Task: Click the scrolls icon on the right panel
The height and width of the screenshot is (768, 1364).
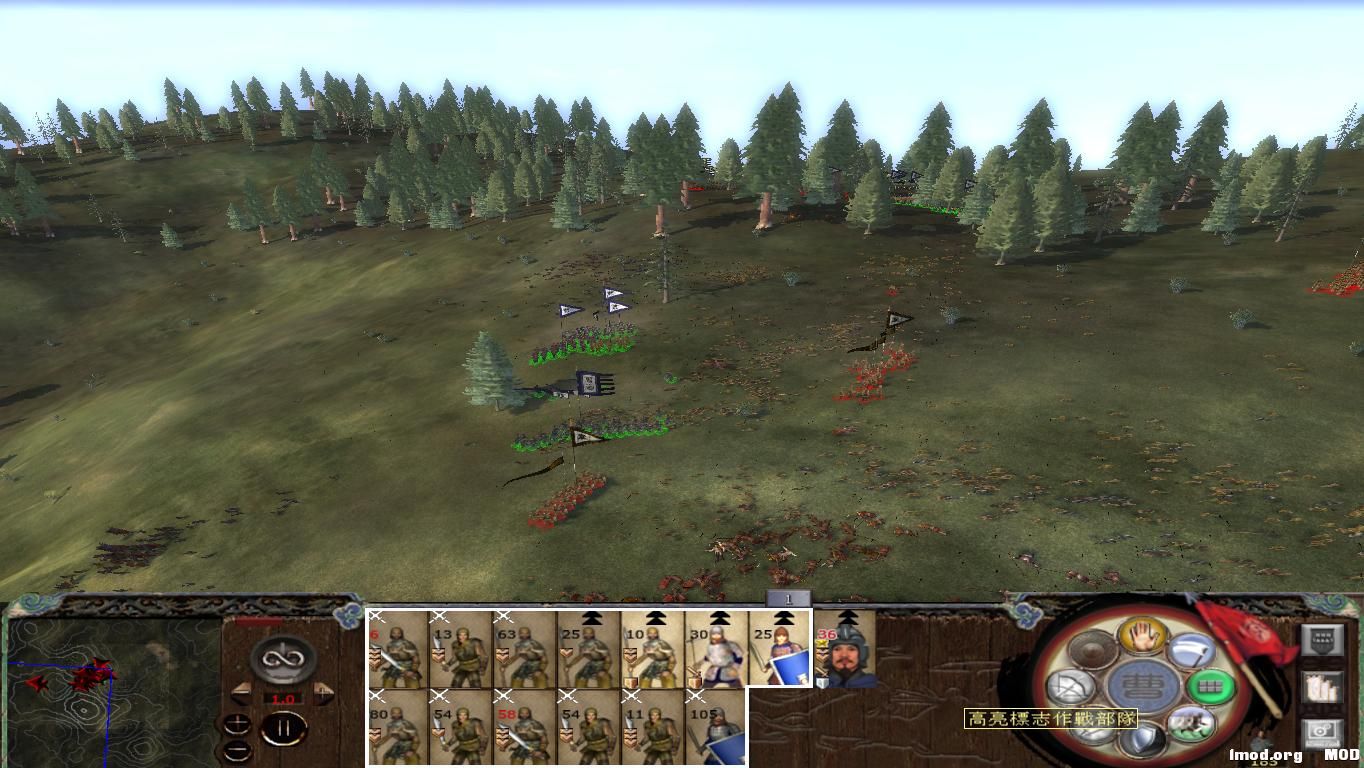Action: pos(1323,687)
